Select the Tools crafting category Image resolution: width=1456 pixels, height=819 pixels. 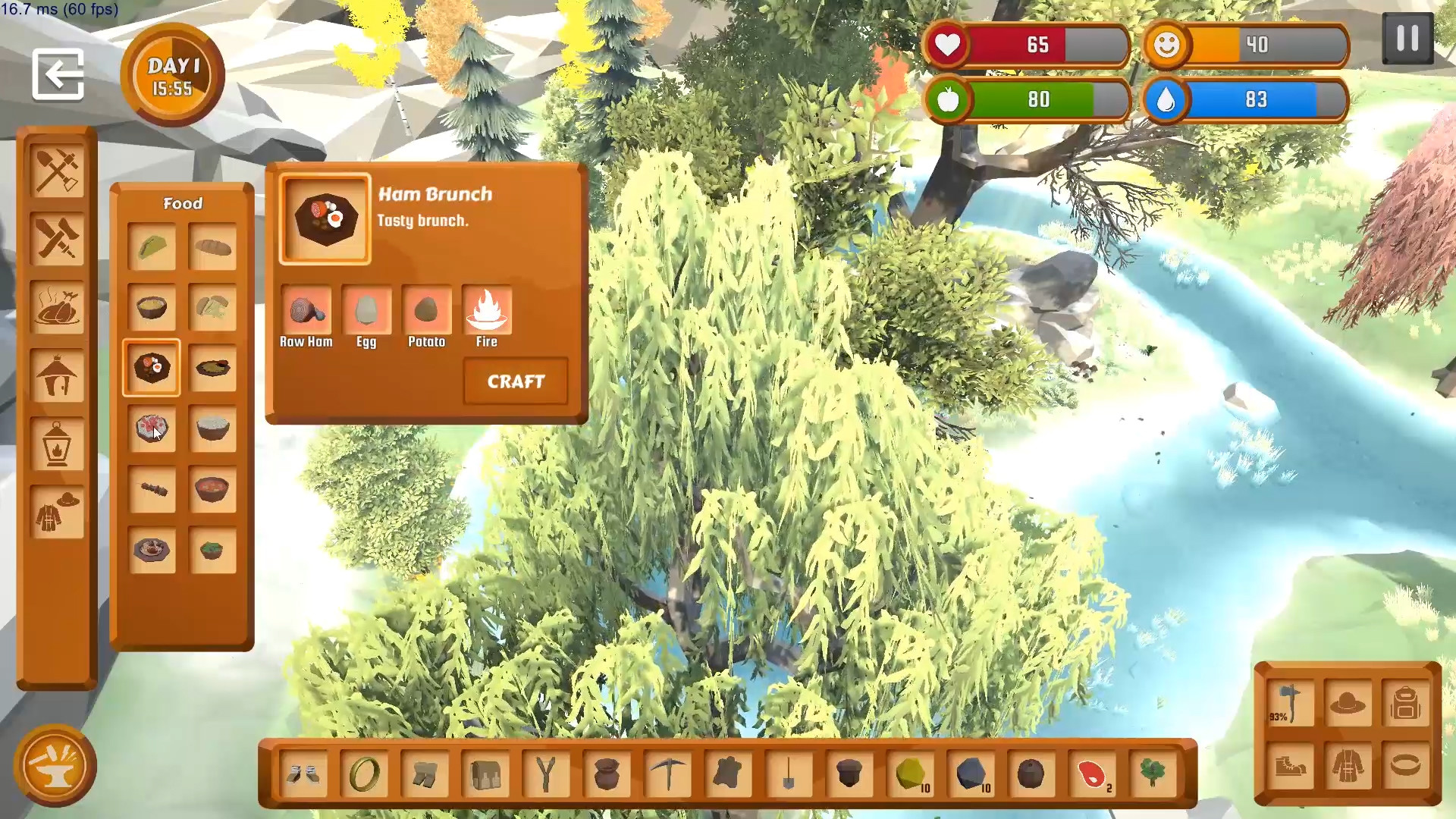click(x=58, y=170)
